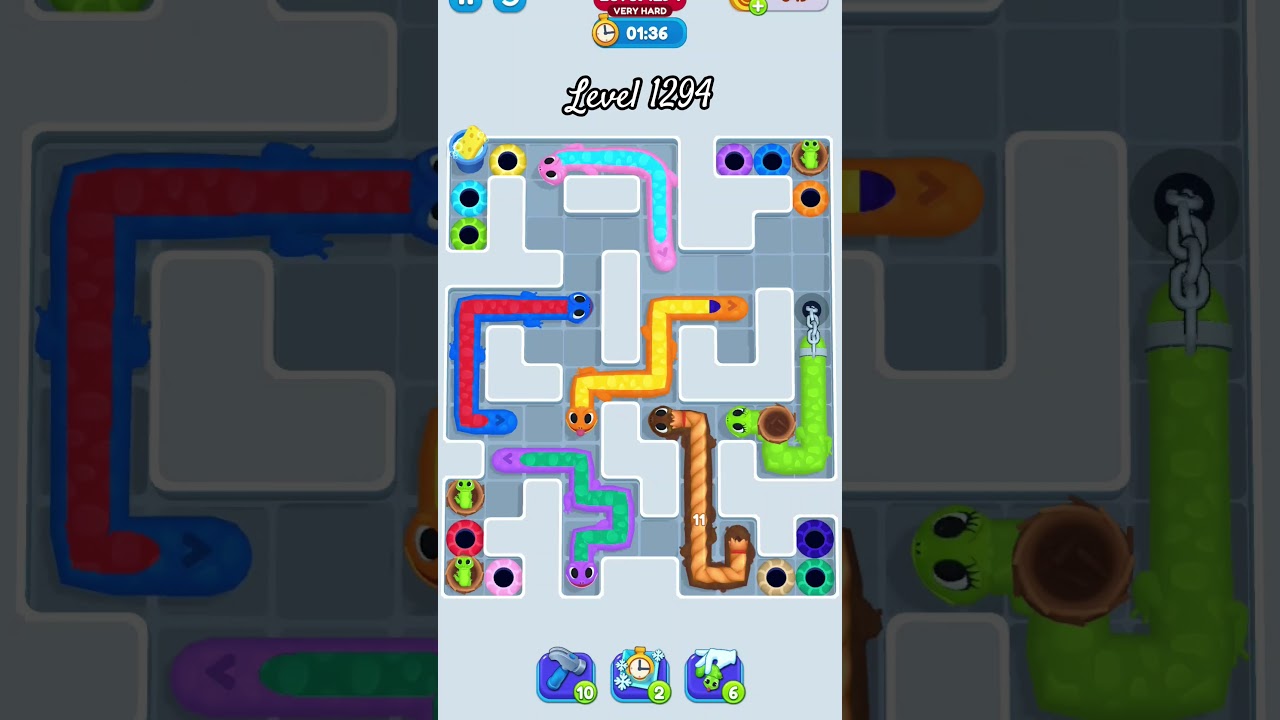Use the remove snake booster
This screenshot has width=1280, height=720.
click(714, 675)
